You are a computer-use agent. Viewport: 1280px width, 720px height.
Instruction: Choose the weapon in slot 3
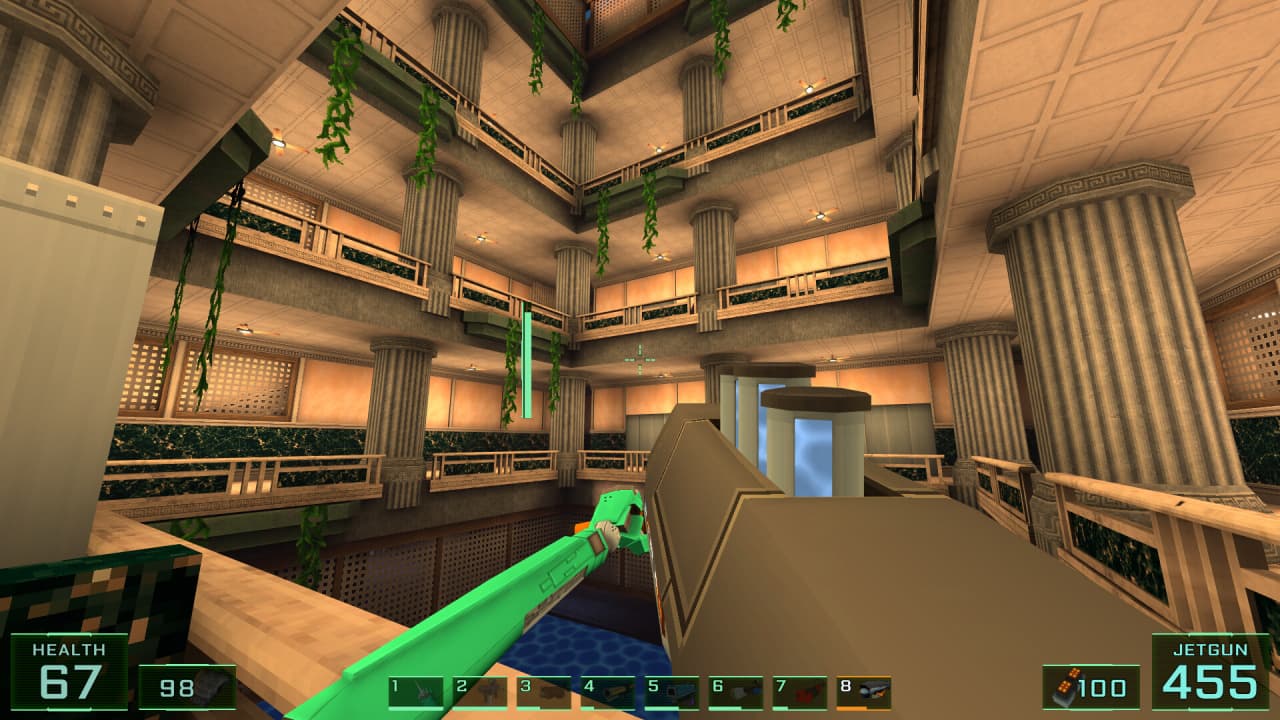(x=544, y=691)
